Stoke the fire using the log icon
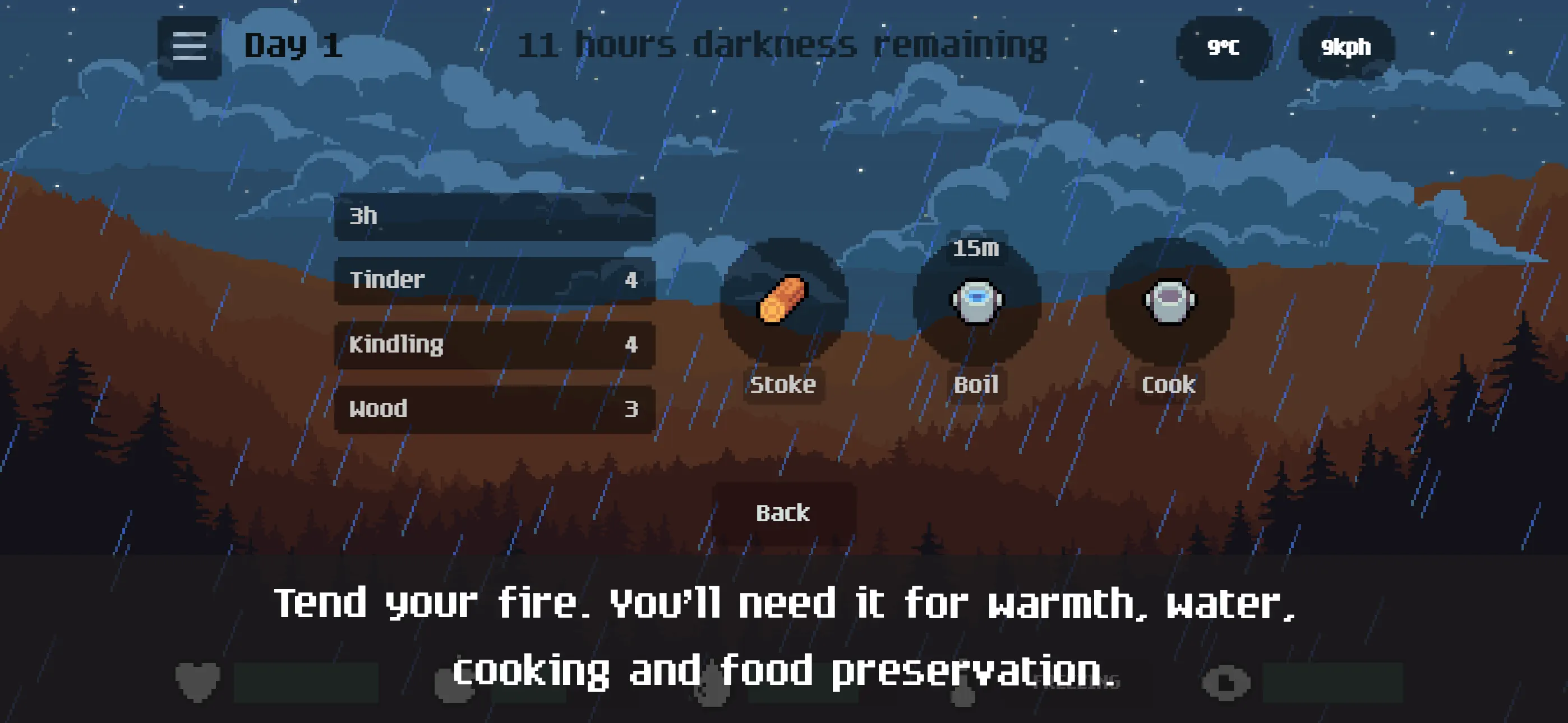Screen dimensions: 1568x723 [x=783, y=300]
